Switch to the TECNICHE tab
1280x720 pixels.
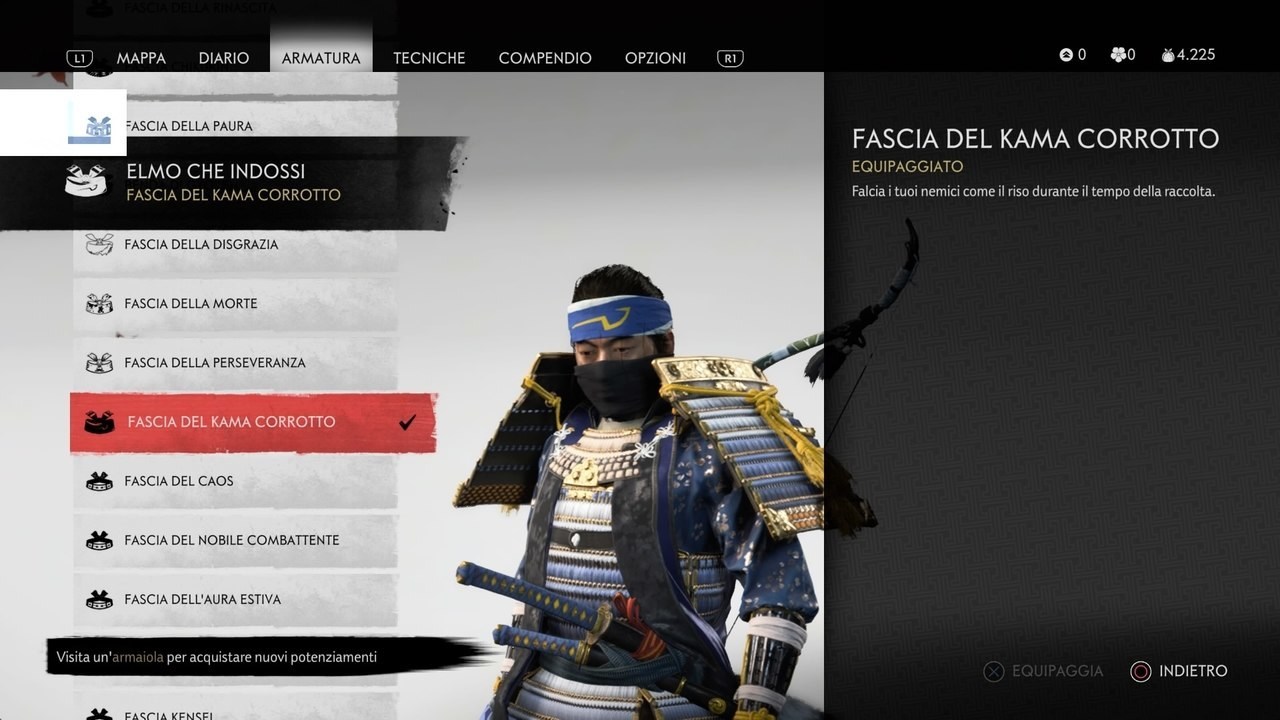(x=429, y=58)
